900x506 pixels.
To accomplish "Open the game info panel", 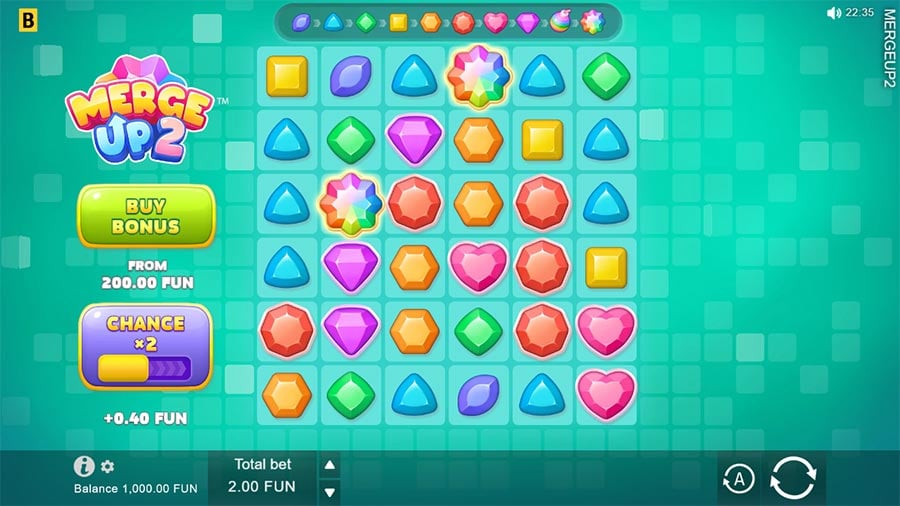I will [x=84, y=466].
